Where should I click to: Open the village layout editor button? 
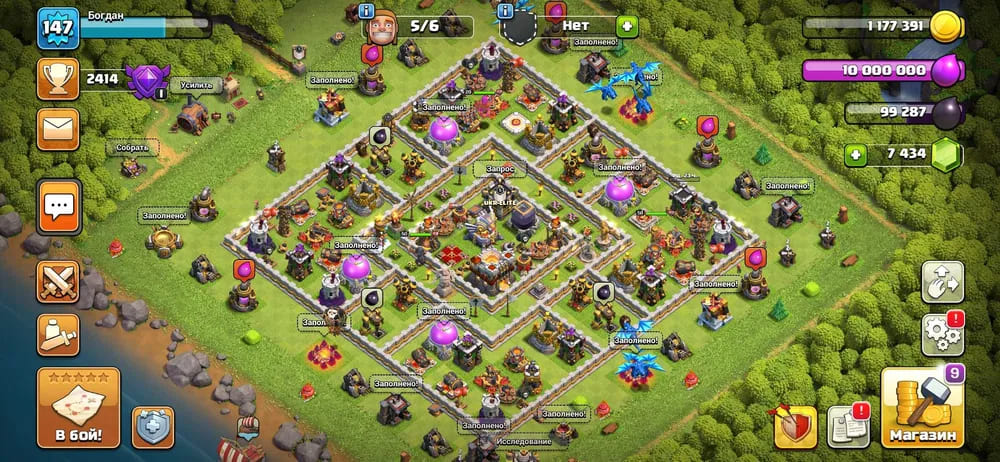point(942,282)
